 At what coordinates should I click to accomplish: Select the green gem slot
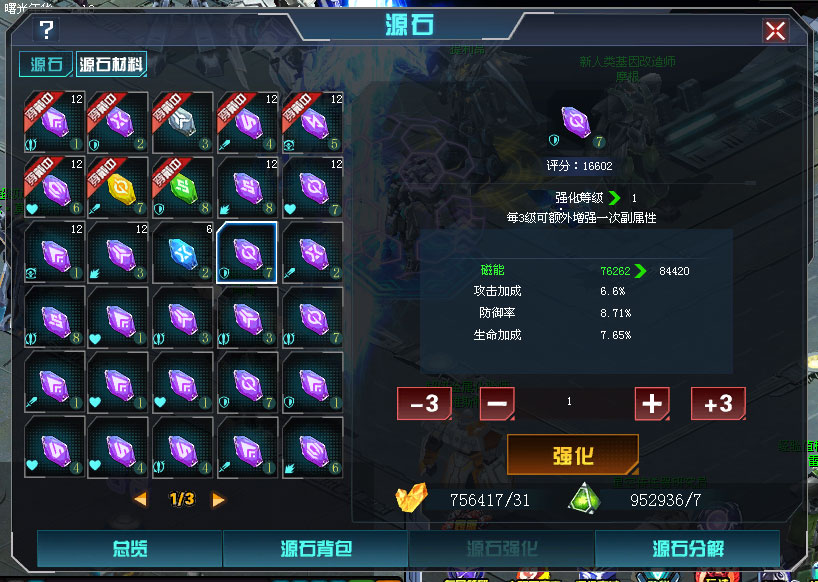[182, 187]
